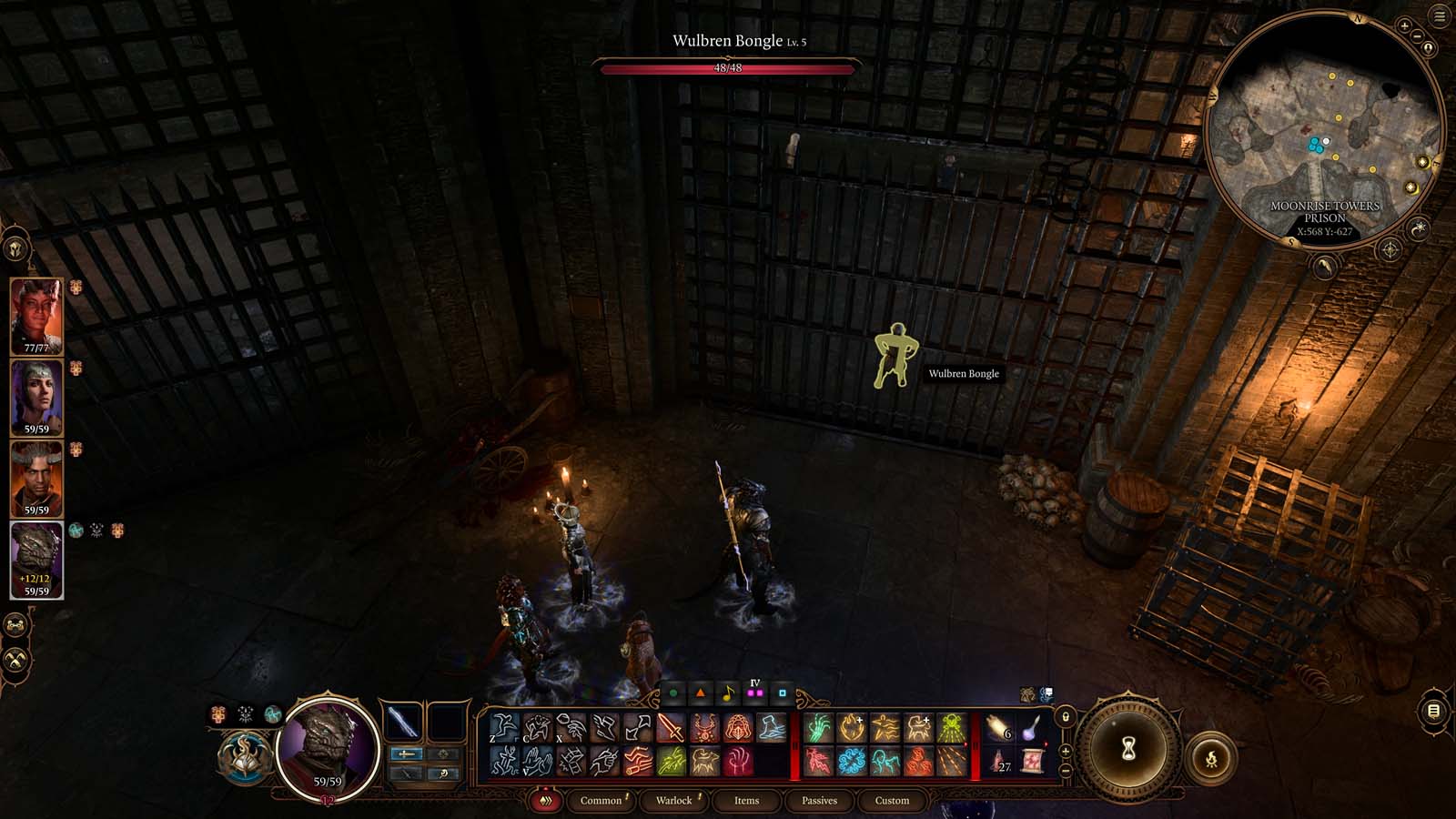Select the Hide action icon
The width and height of the screenshot is (1456, 819).
pos(536,727)
